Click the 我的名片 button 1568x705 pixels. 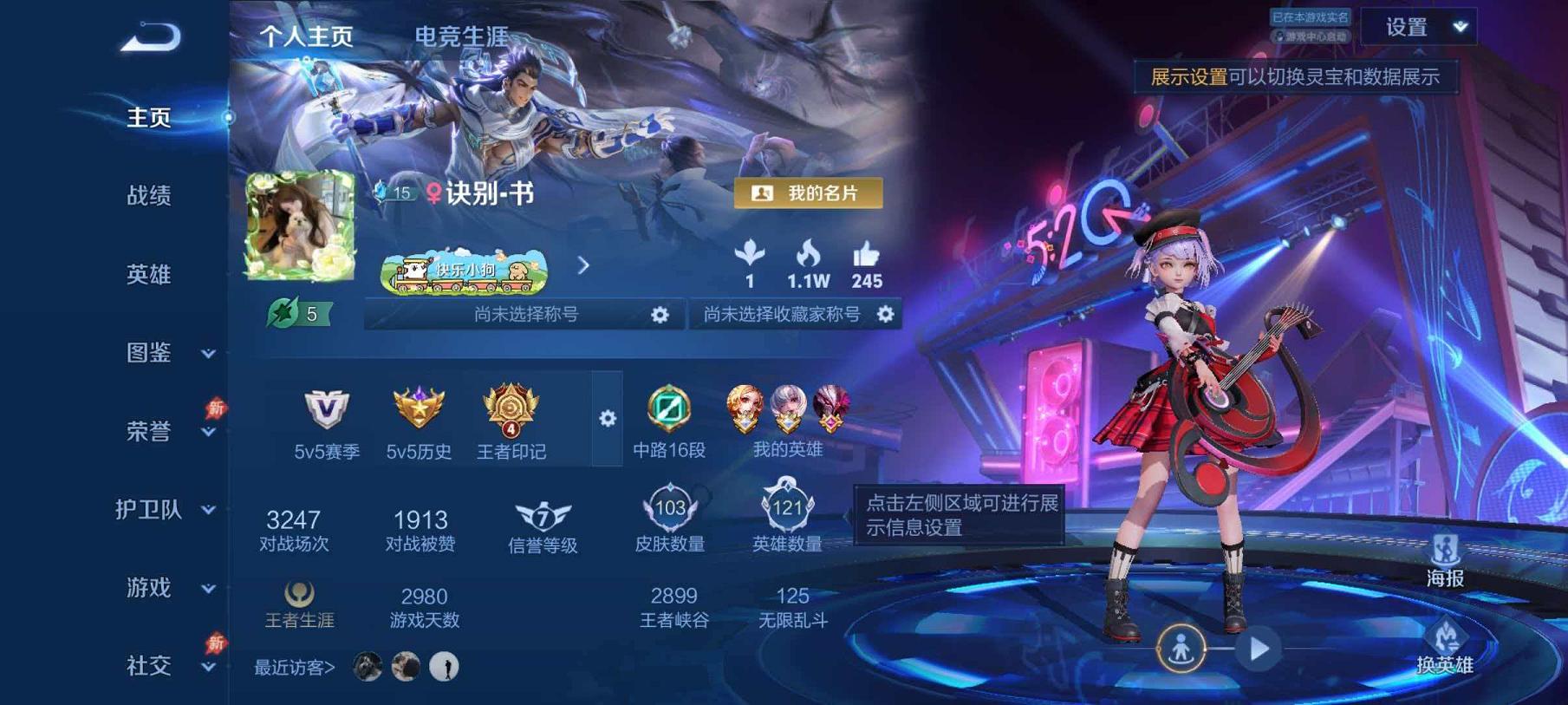(810, 194)
